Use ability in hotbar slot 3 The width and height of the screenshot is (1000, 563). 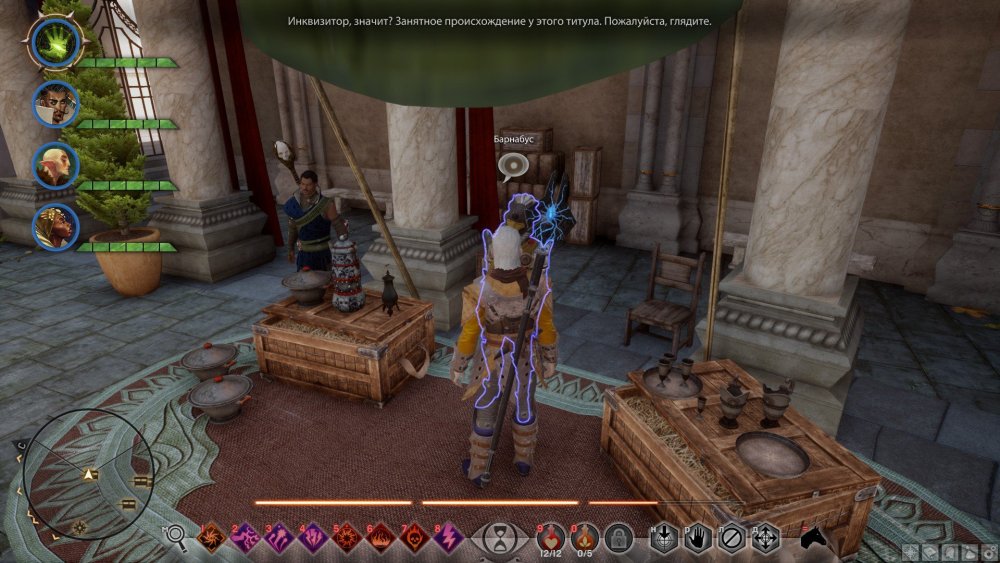pos(279,539)
